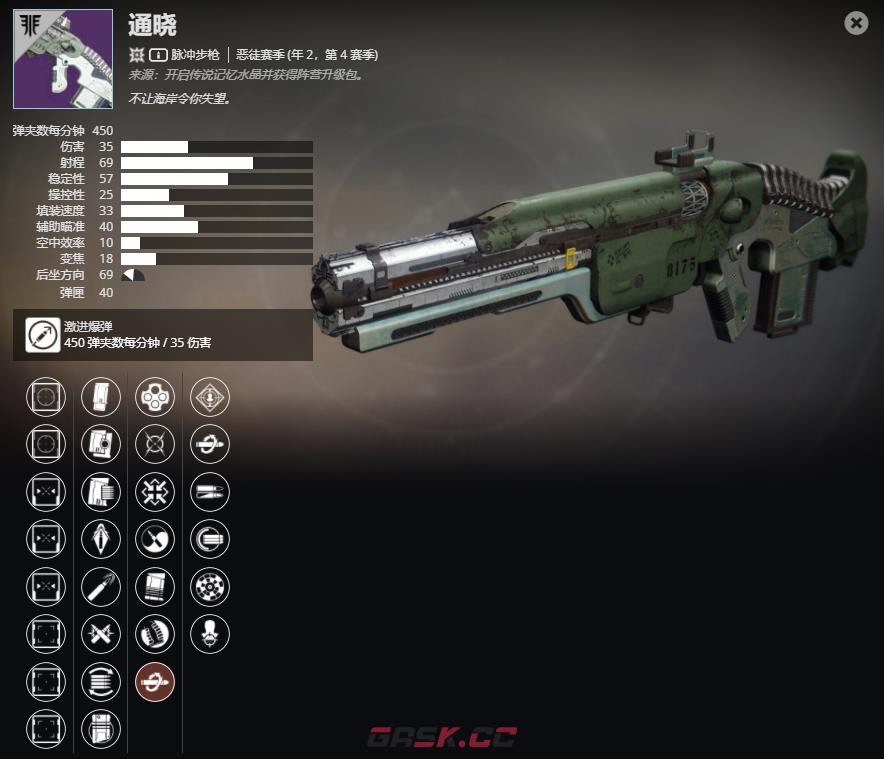884x759 pixels.
Task: Choose the curved ammo belt perk icon
Action: coord(154,633)
